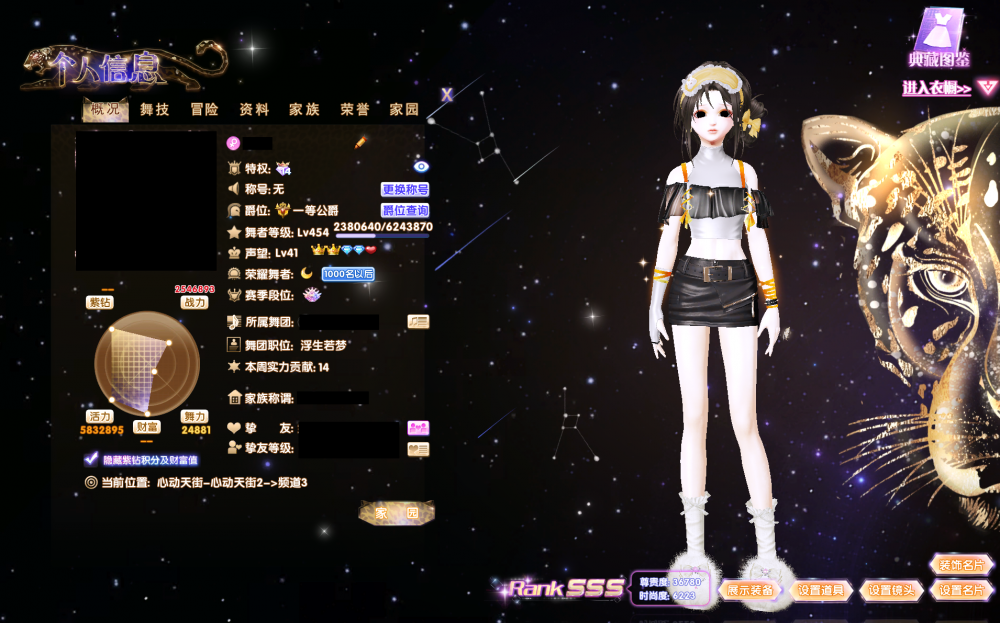Open the 荣誉 tab
Image resolution: width=1000 pixels, height=623 pixels.
[354, 110]
